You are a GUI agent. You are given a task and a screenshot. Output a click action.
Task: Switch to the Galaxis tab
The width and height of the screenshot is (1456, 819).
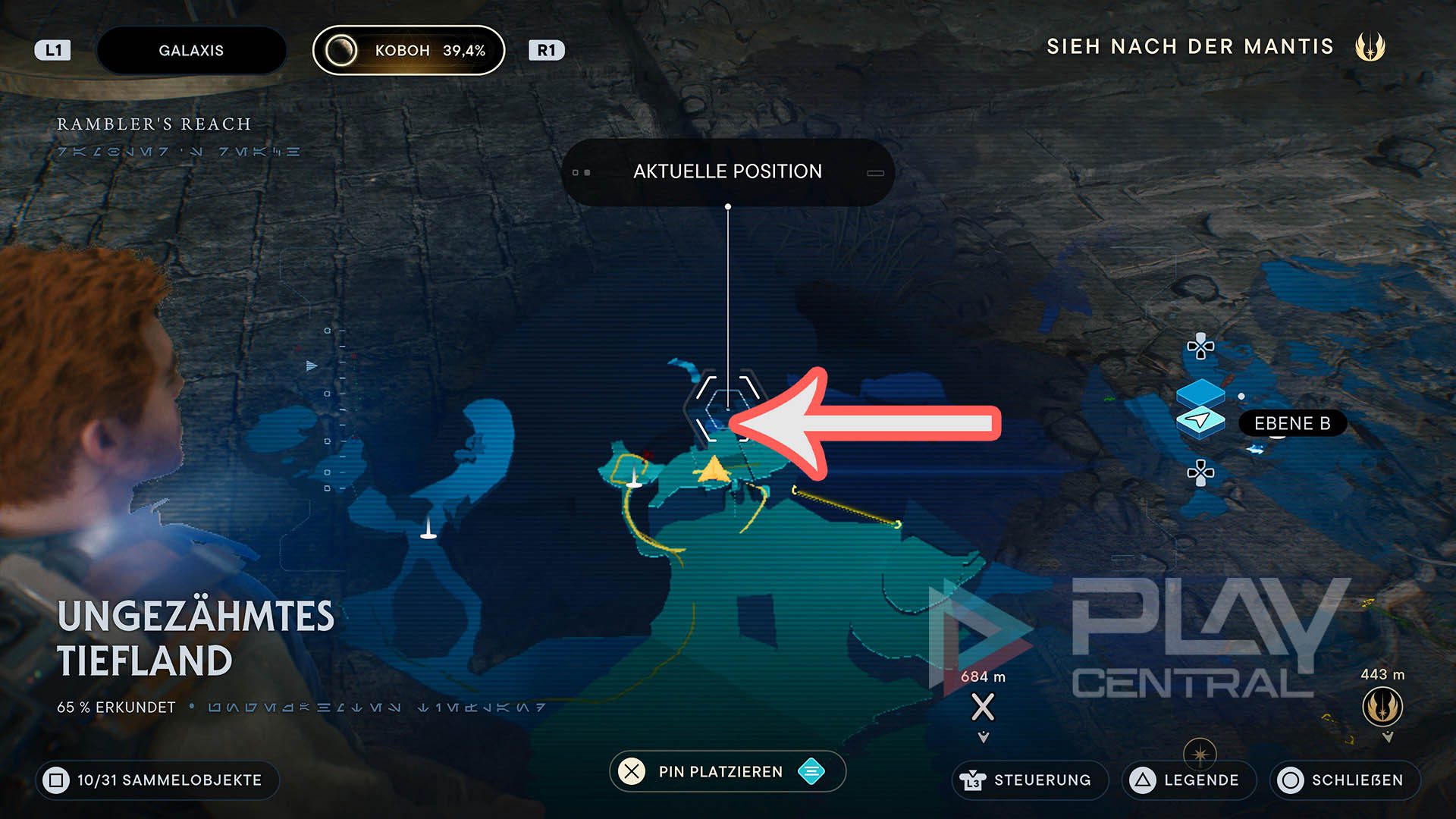[x=191, y=51]
